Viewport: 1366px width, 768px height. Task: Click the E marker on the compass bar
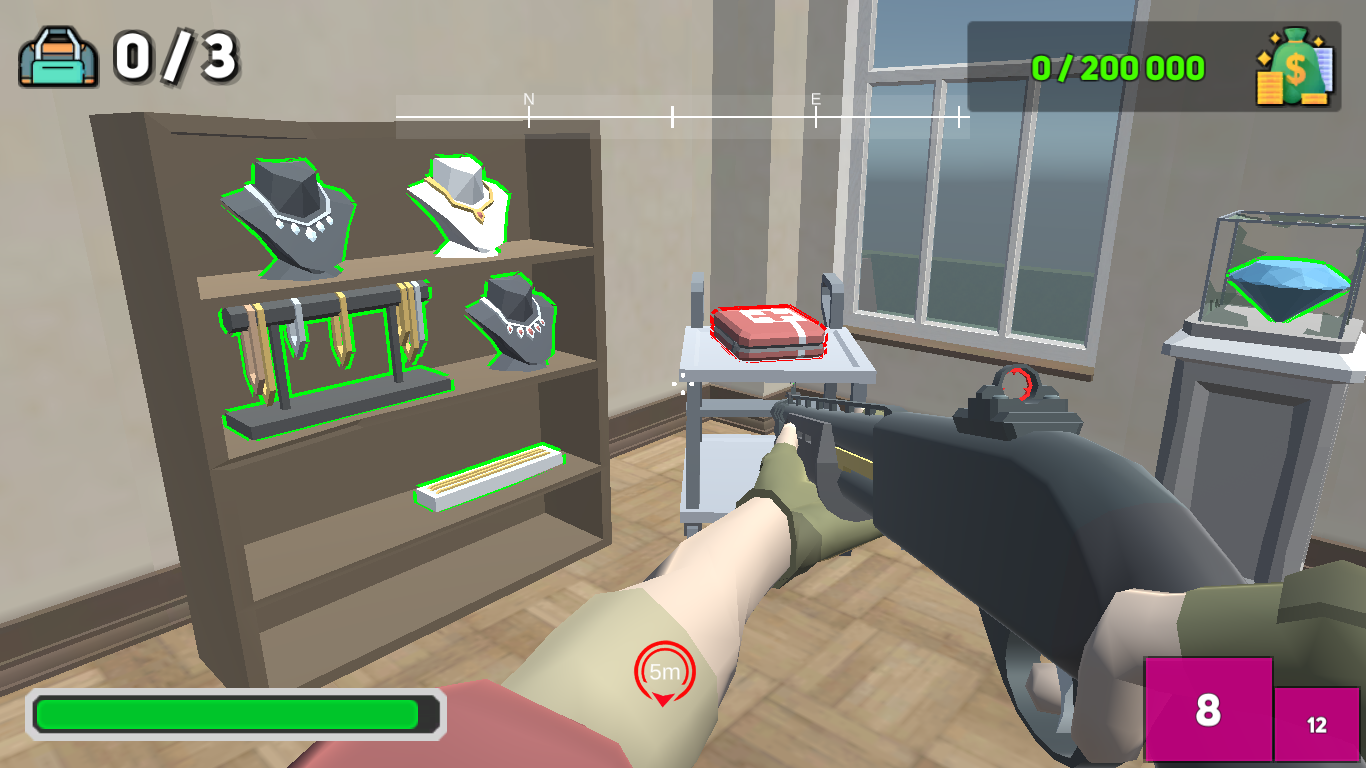click(817, 100)
